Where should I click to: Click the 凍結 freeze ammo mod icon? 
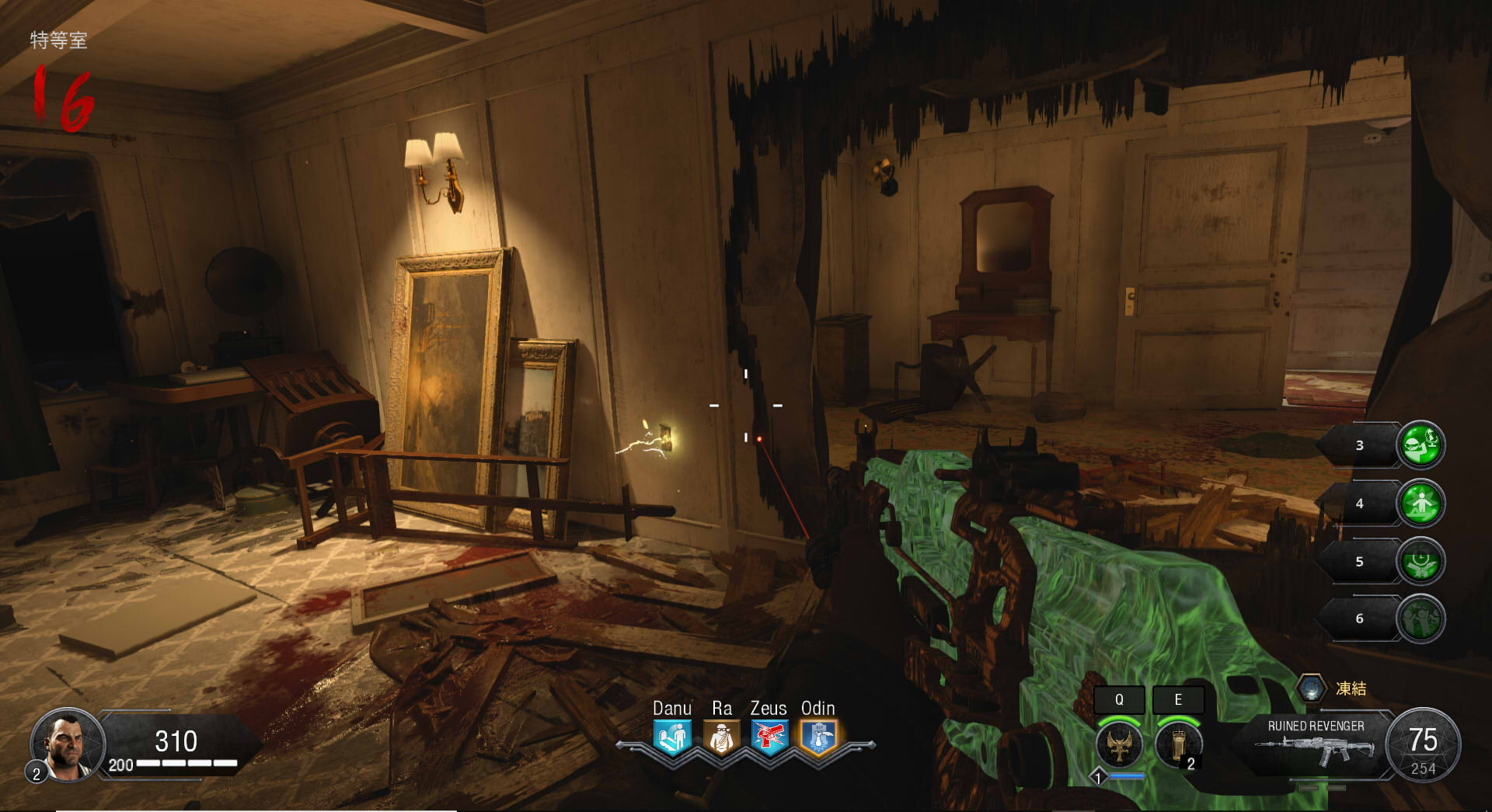[x=1311, y=688]
